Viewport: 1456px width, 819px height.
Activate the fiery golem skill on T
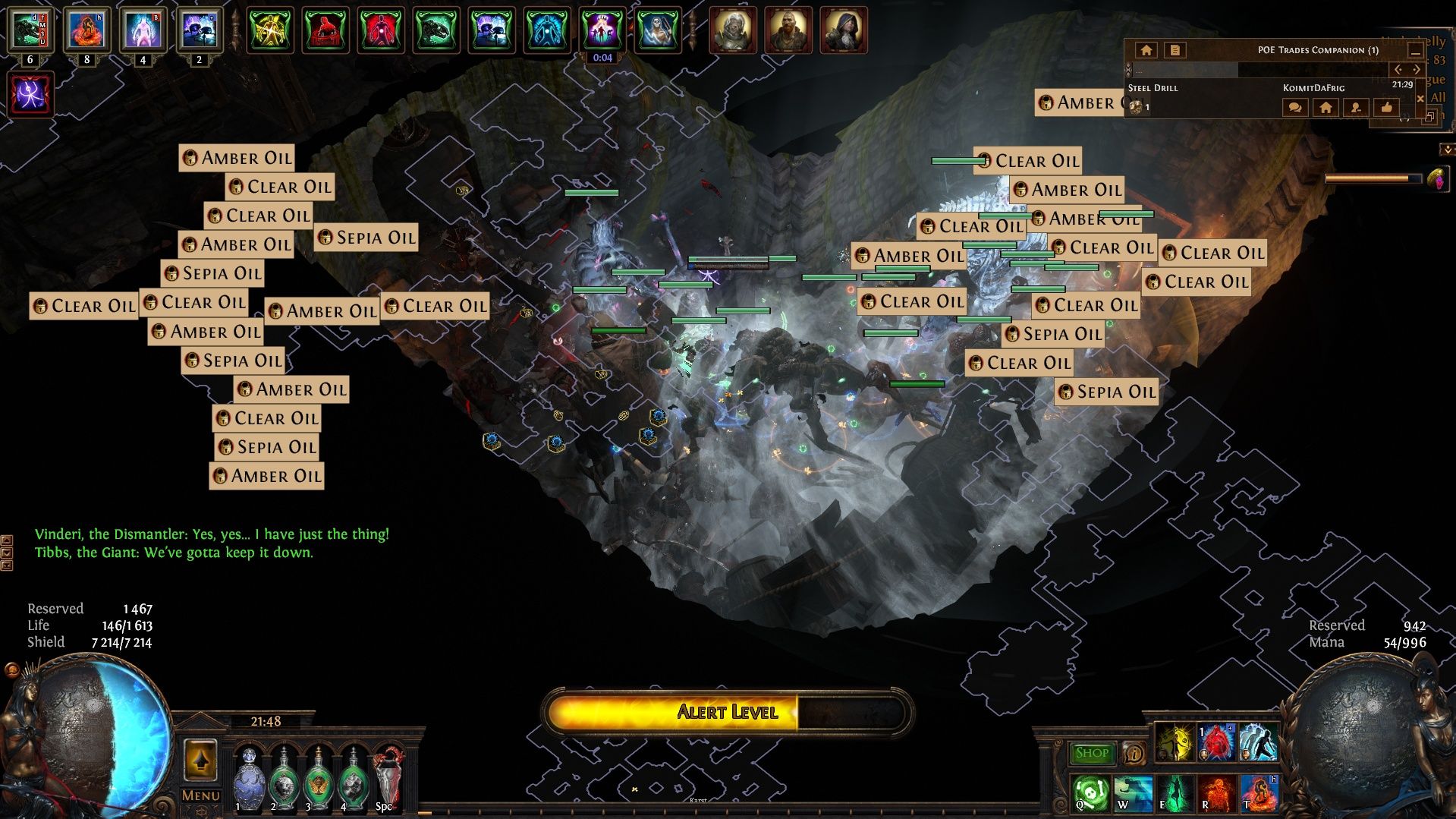[1259, 792]
